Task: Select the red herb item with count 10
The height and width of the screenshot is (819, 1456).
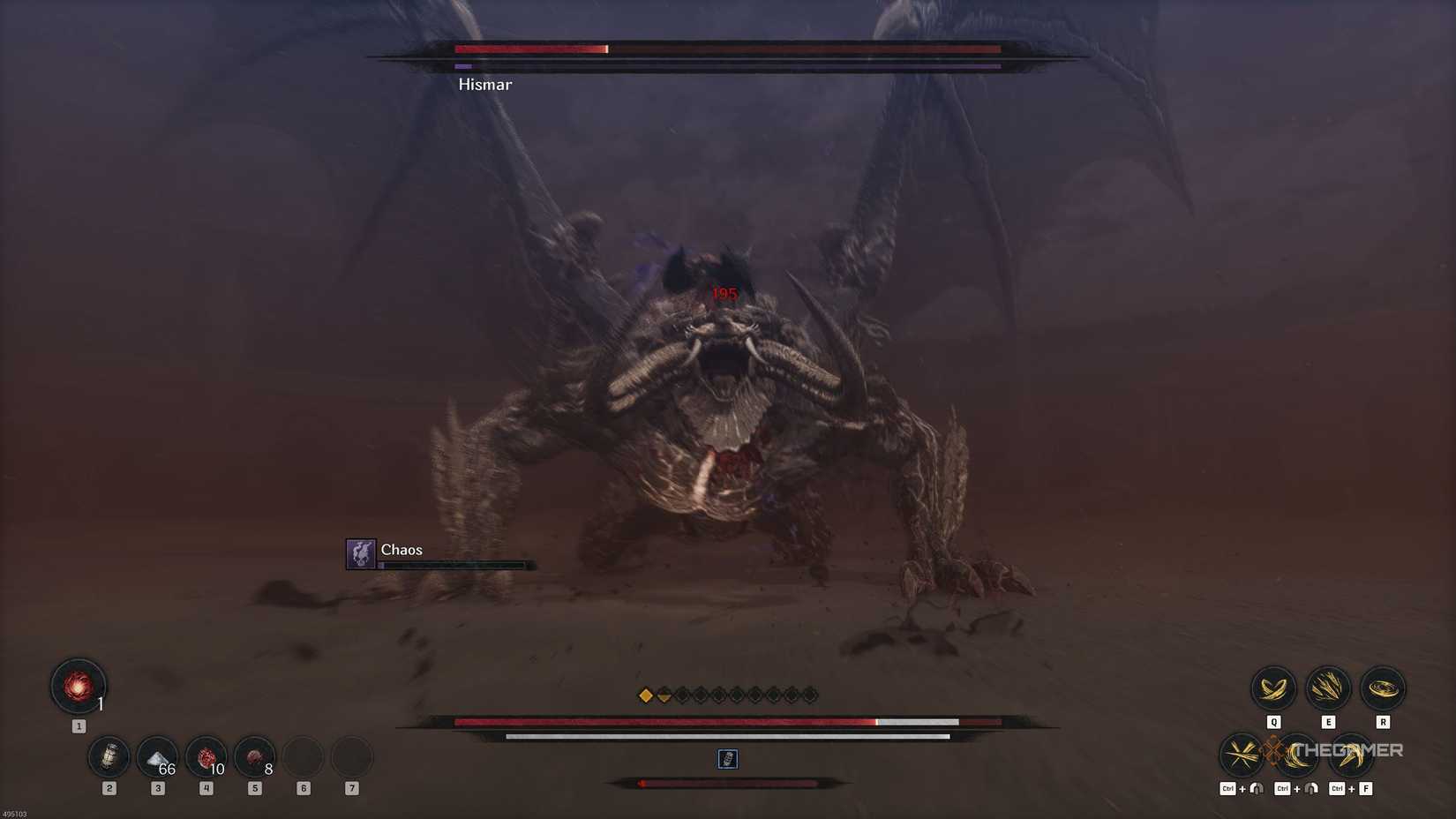Action: click(x=206, y=757)
